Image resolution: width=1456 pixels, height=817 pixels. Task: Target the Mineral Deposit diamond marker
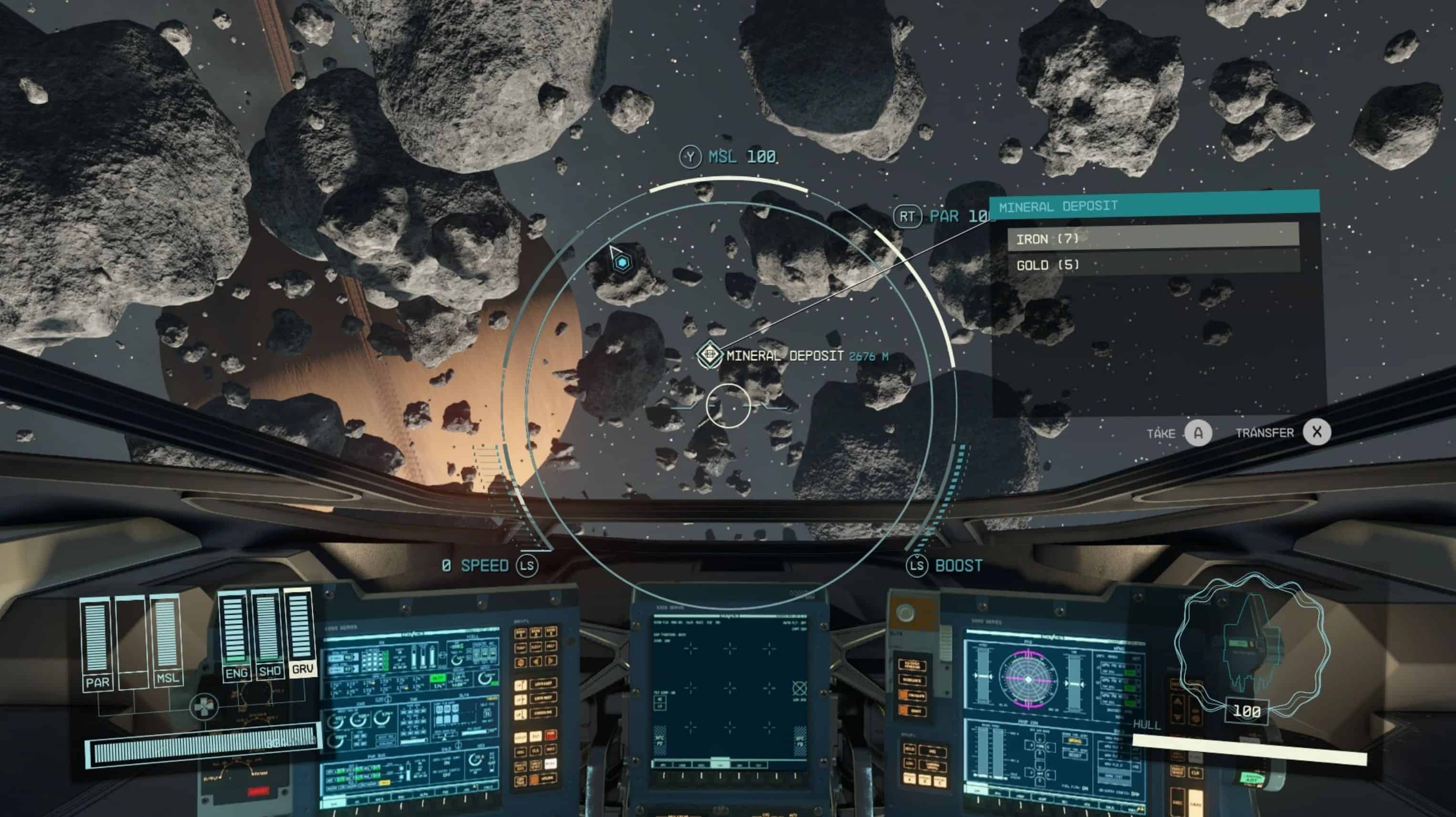709,355
